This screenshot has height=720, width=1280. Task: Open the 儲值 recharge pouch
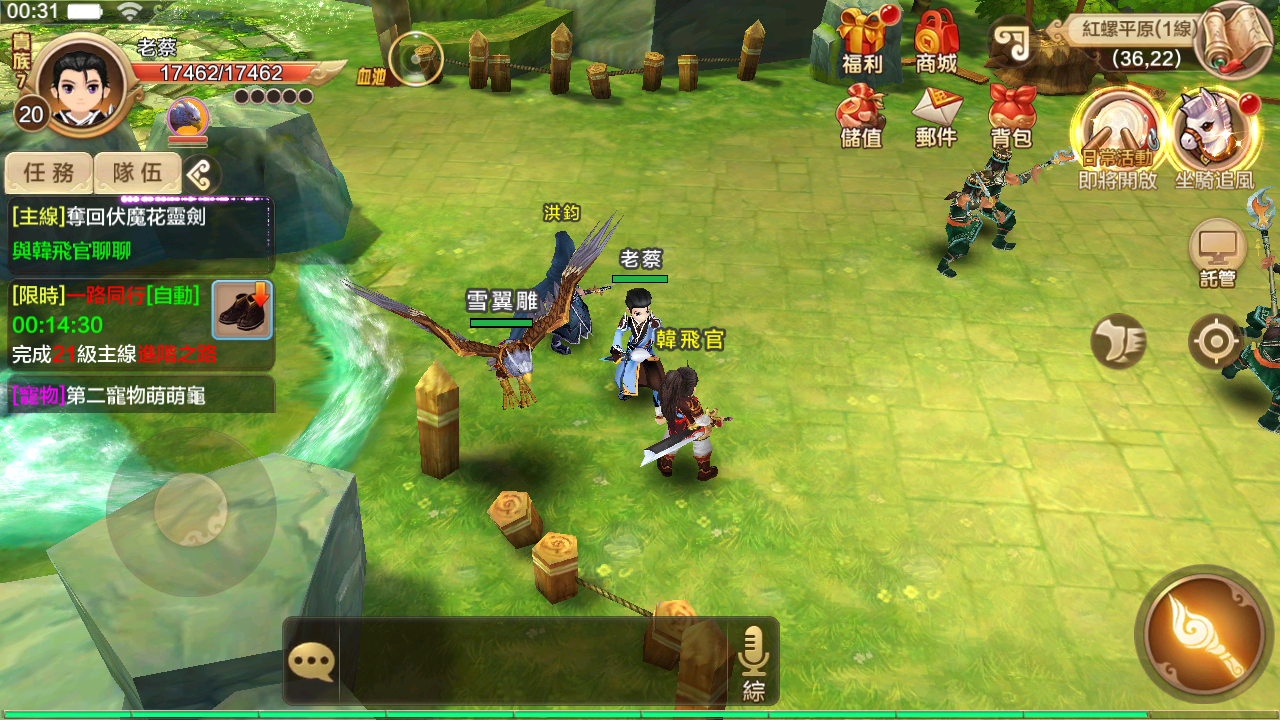(861, 113)
